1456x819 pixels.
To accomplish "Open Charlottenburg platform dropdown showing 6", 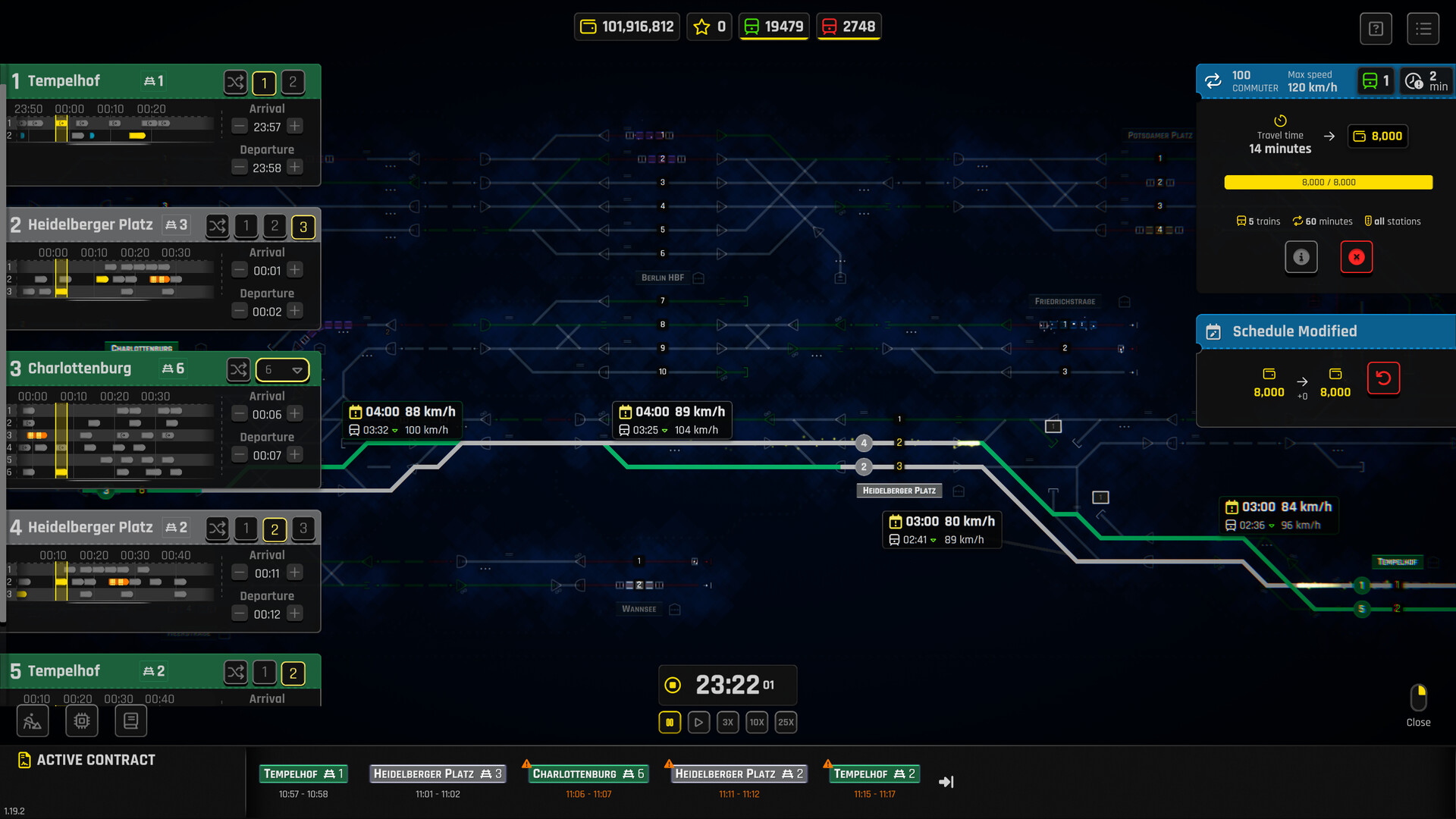I will (283, 370).
